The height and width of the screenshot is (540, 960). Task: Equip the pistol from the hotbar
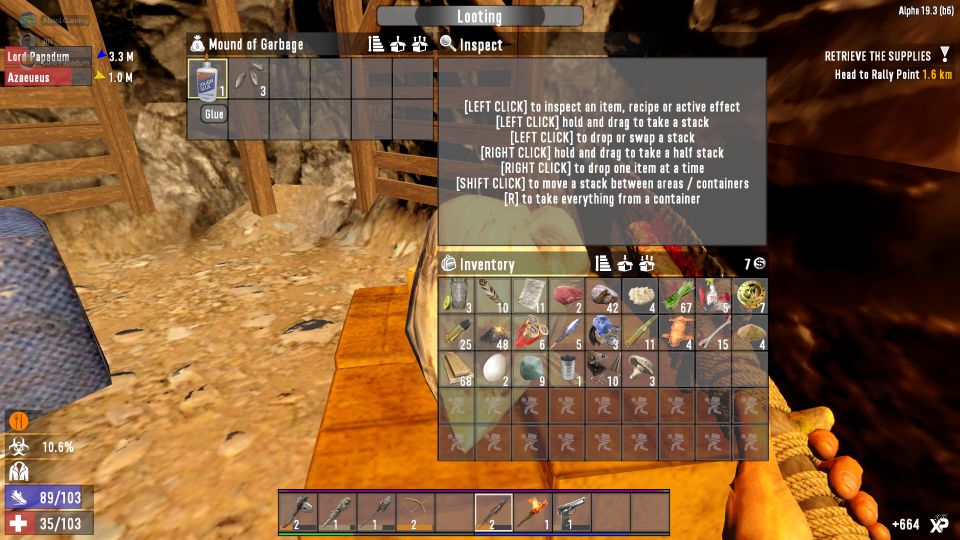(572, 511)
